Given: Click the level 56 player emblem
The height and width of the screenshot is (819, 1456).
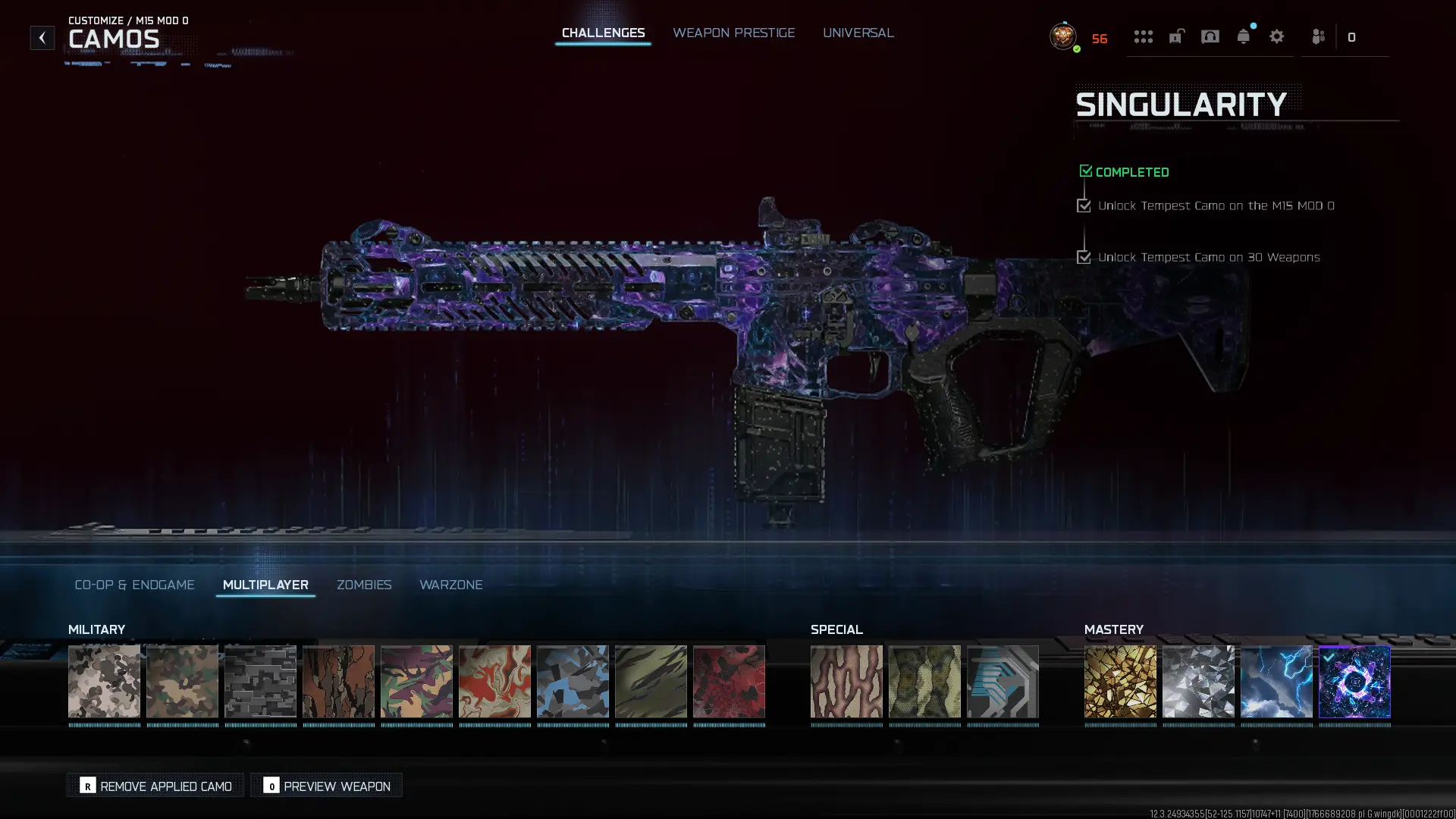Looking at the screenshot, I should pyautogui.click(x=1062, y=36).
